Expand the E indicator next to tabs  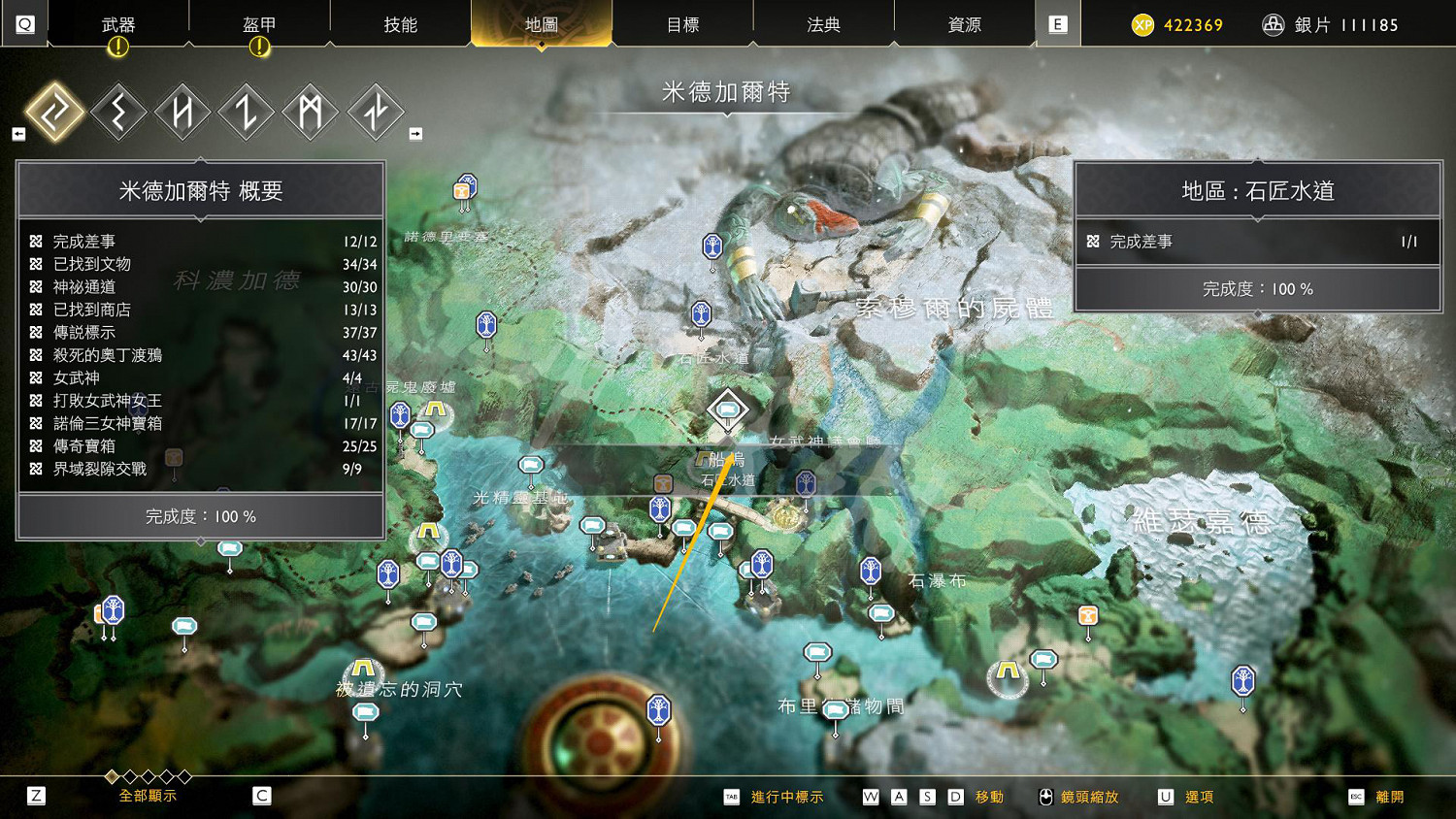coord(1057,24)
